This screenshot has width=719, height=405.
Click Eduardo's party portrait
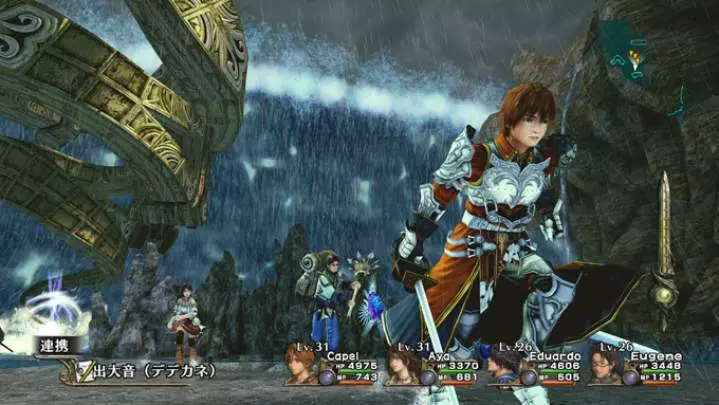tap(505, 367)
